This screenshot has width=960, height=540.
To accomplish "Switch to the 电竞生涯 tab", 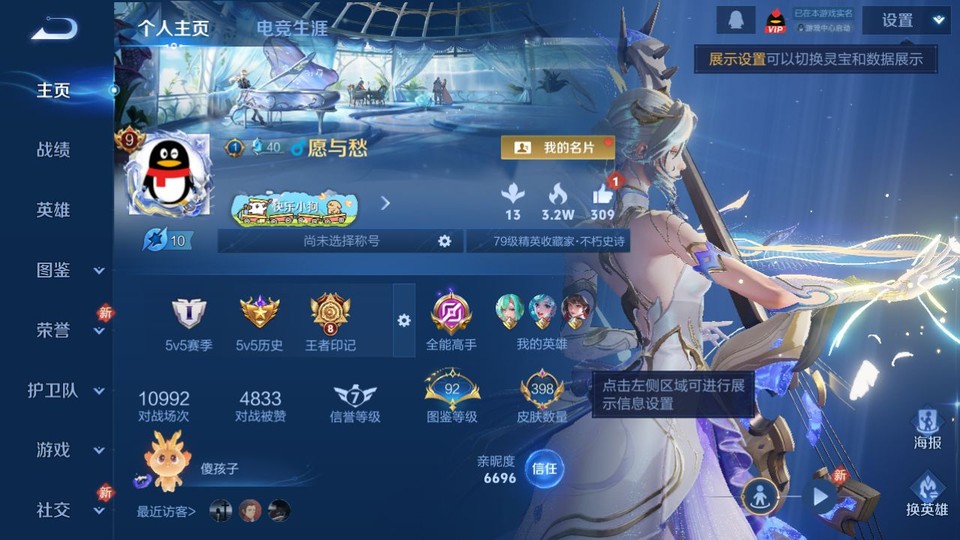I will pos(292,28).
